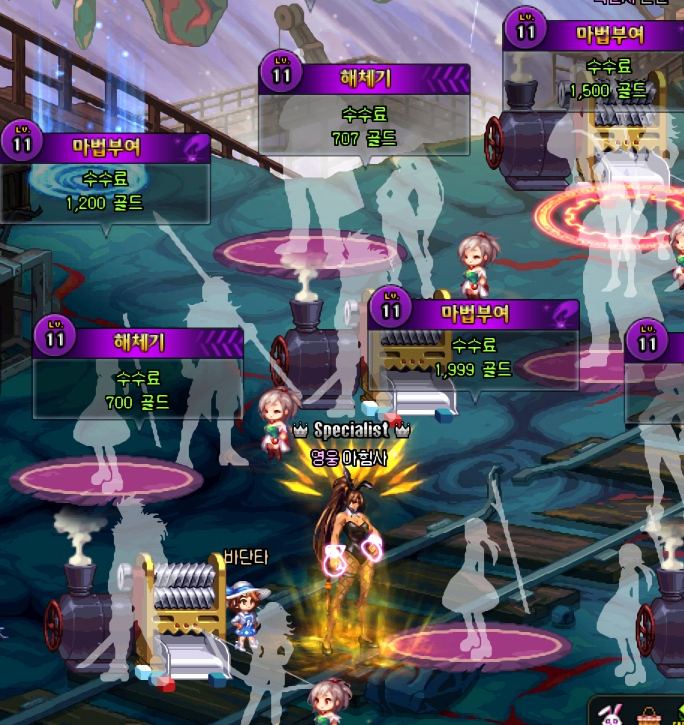Open the basket icon
The image size is (684, 725).
pyautogui.click(x=651, y=716)
